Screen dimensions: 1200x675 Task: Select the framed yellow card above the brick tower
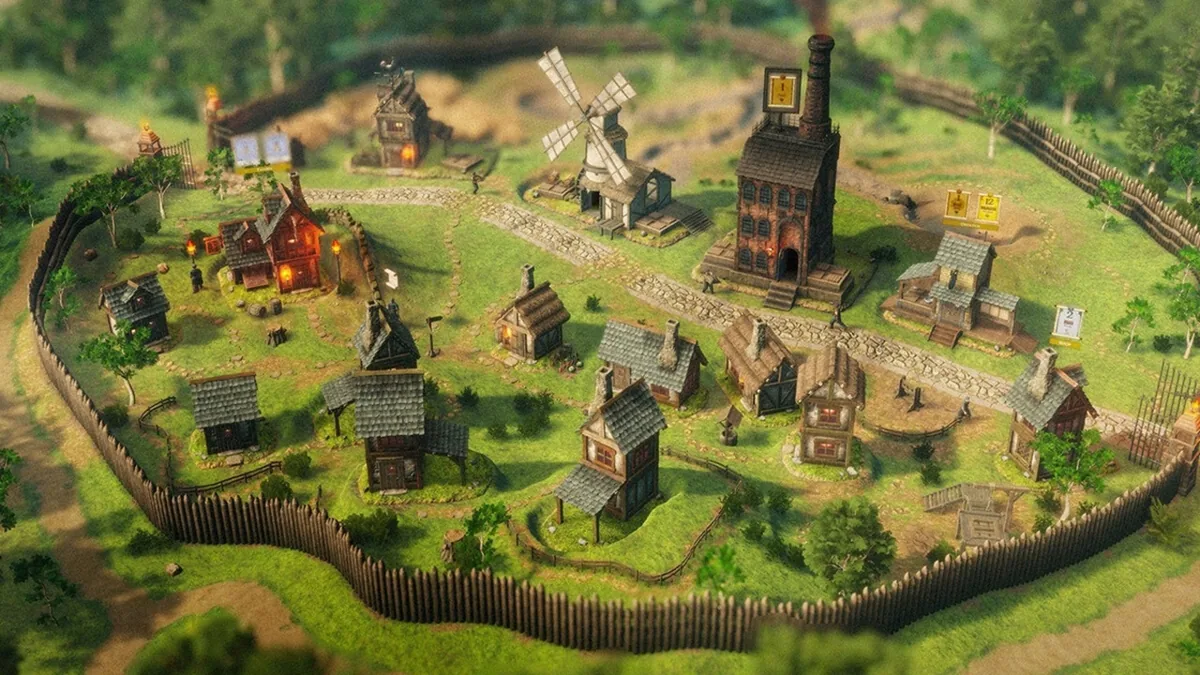coord(782,91)
